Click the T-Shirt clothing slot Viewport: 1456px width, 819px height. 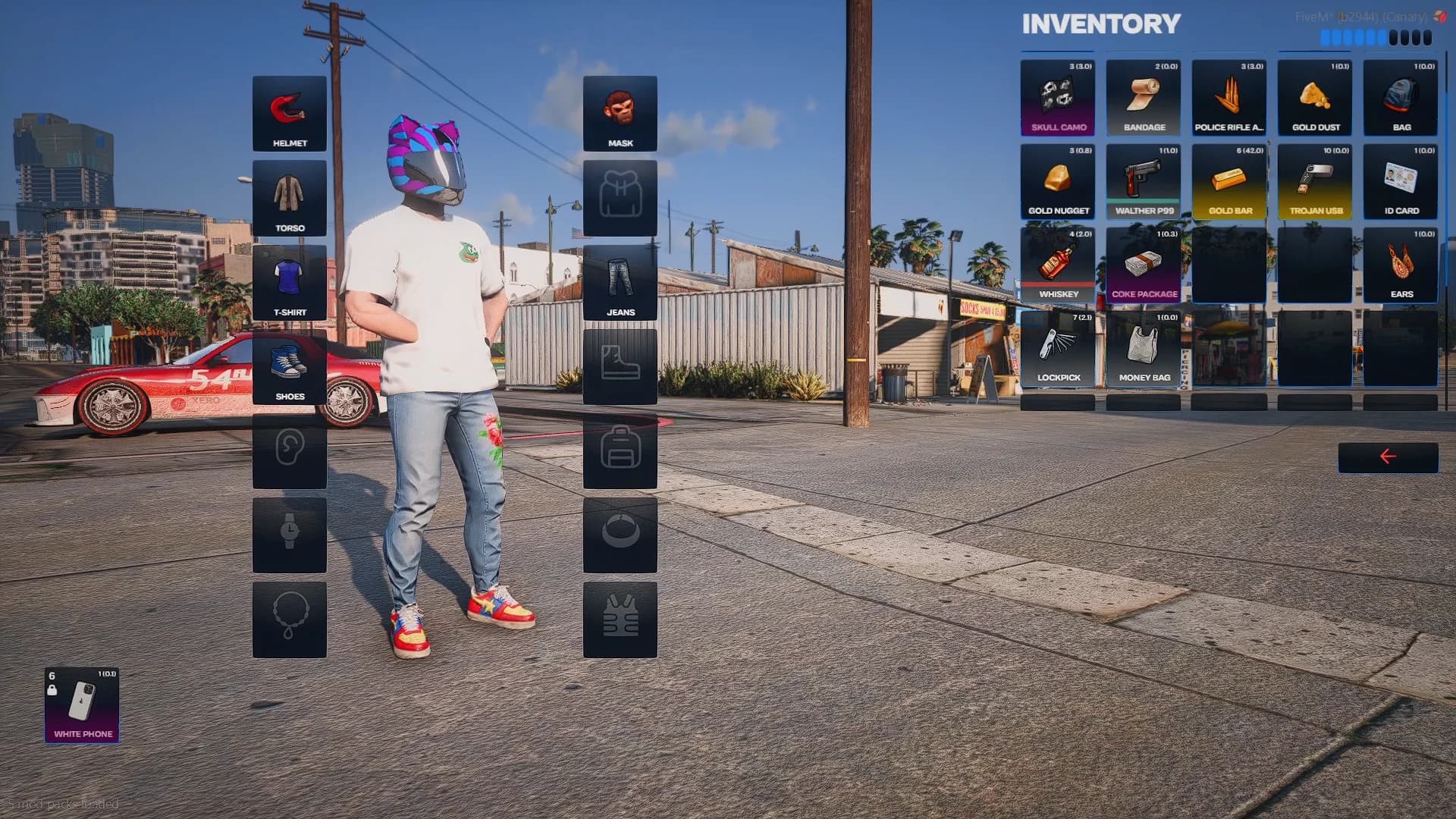click(289, 283)
